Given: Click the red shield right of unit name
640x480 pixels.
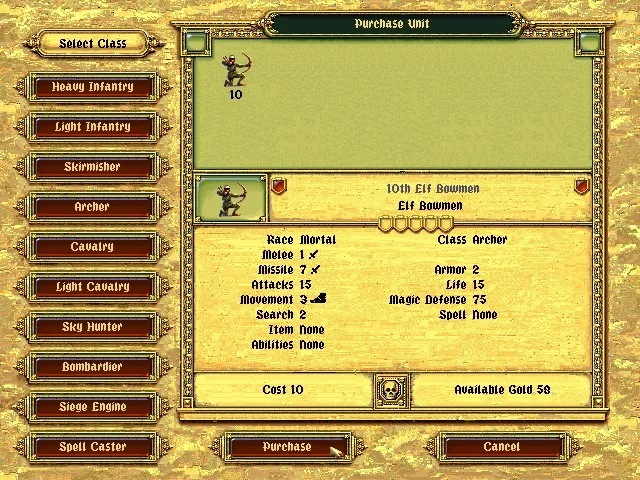Looking at the screenshot, I should pos(581,187).
